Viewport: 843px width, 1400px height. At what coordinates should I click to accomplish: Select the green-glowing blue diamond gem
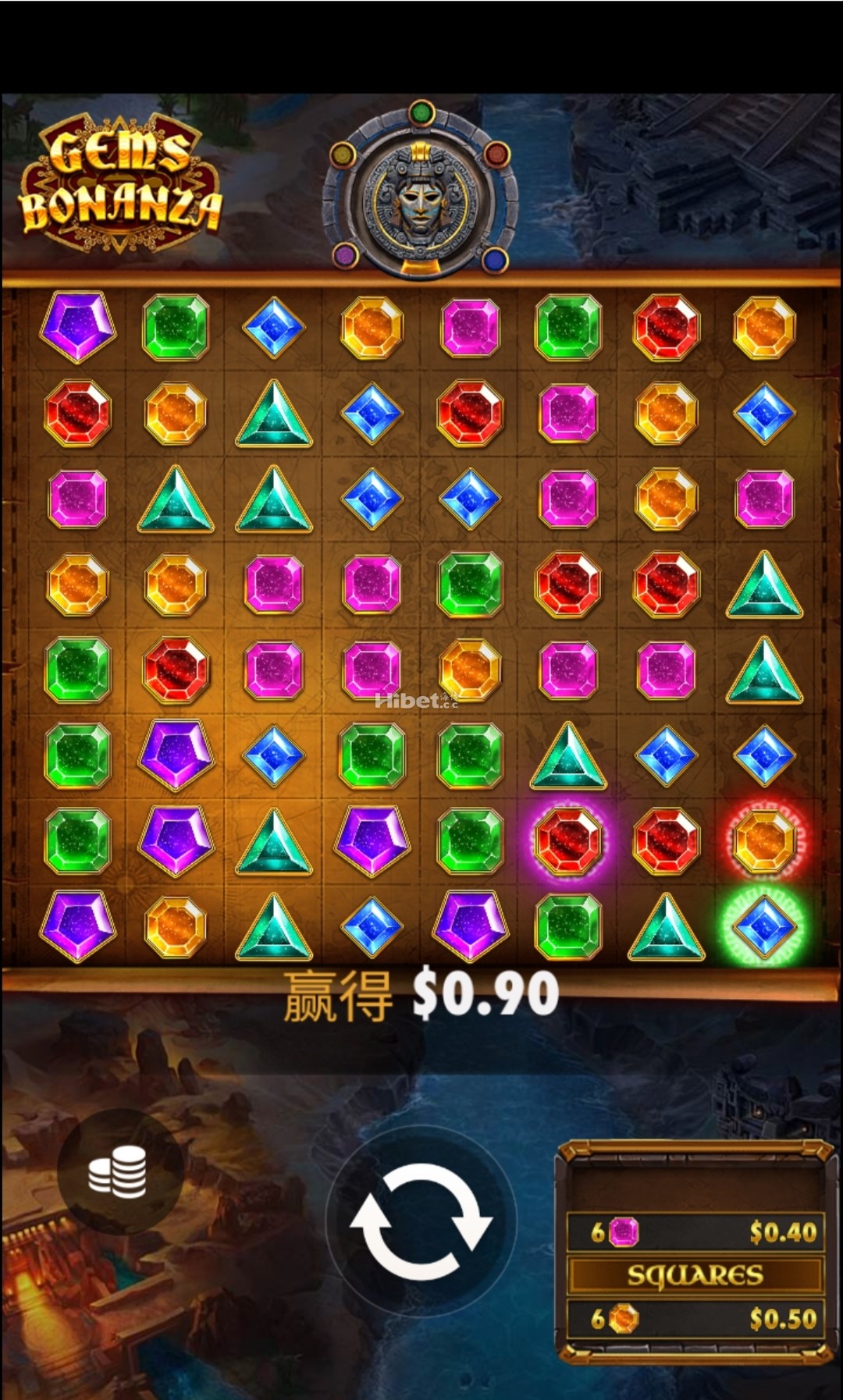763,926
